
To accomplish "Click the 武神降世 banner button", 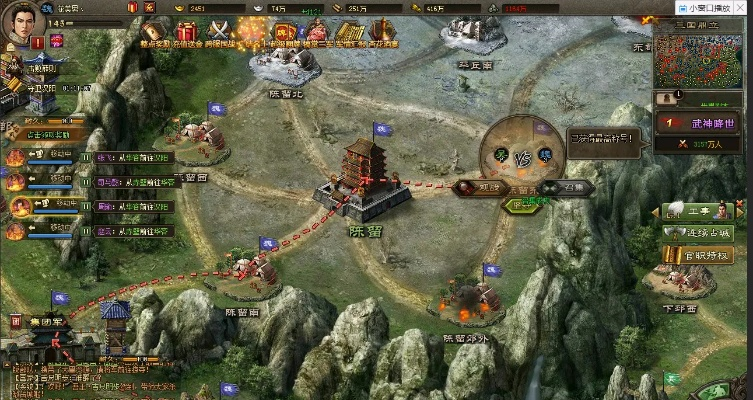I will 699,122.
